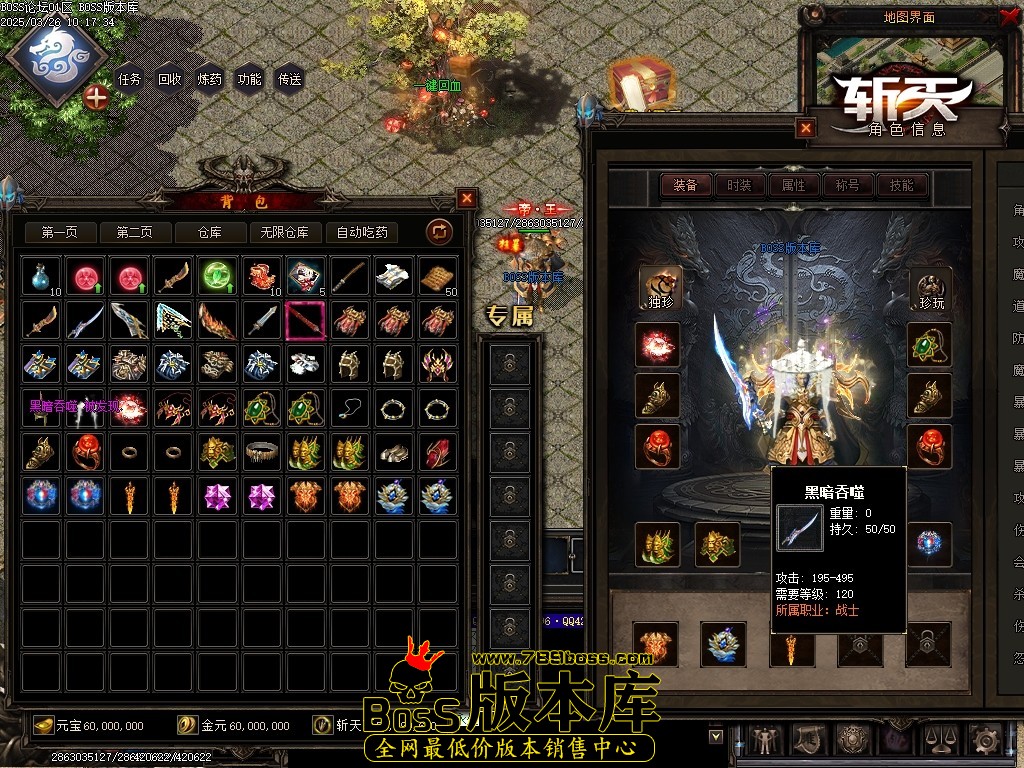Show the 属性 attributes tab
This screenshot has width=1024, height=768.
(793, 185)
